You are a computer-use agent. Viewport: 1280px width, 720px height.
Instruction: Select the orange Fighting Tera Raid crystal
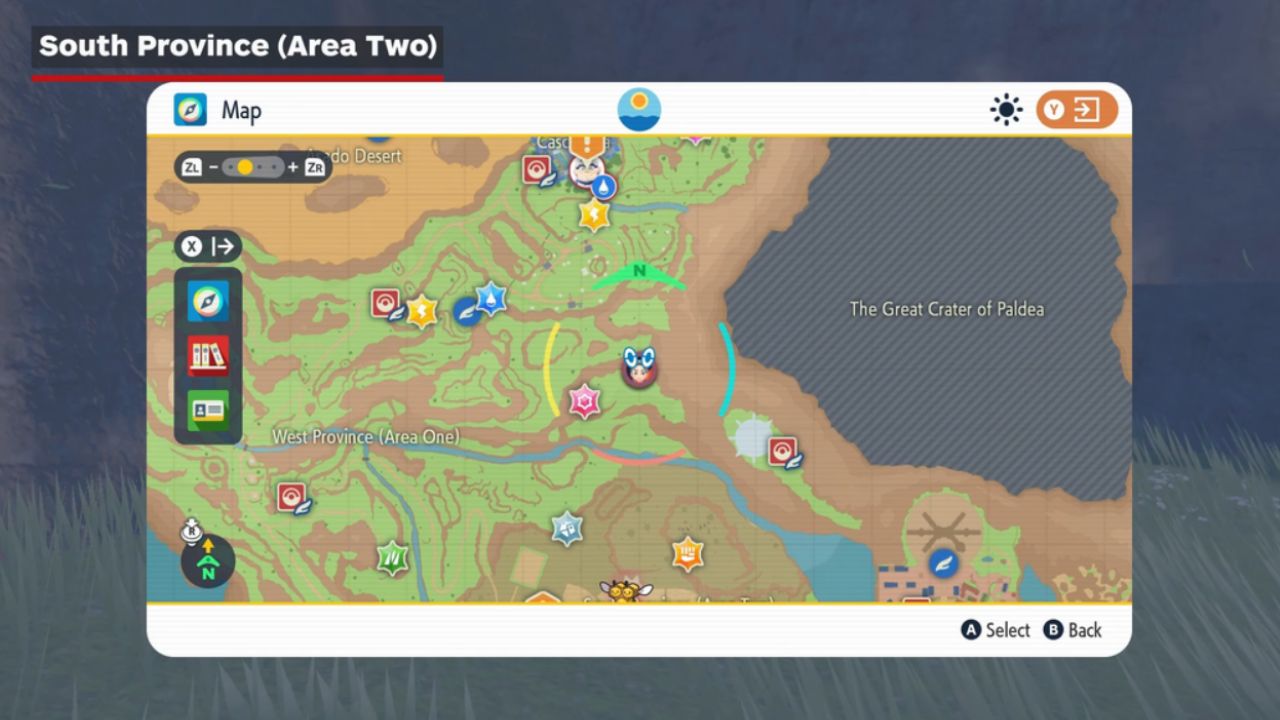tap(687, 552)
